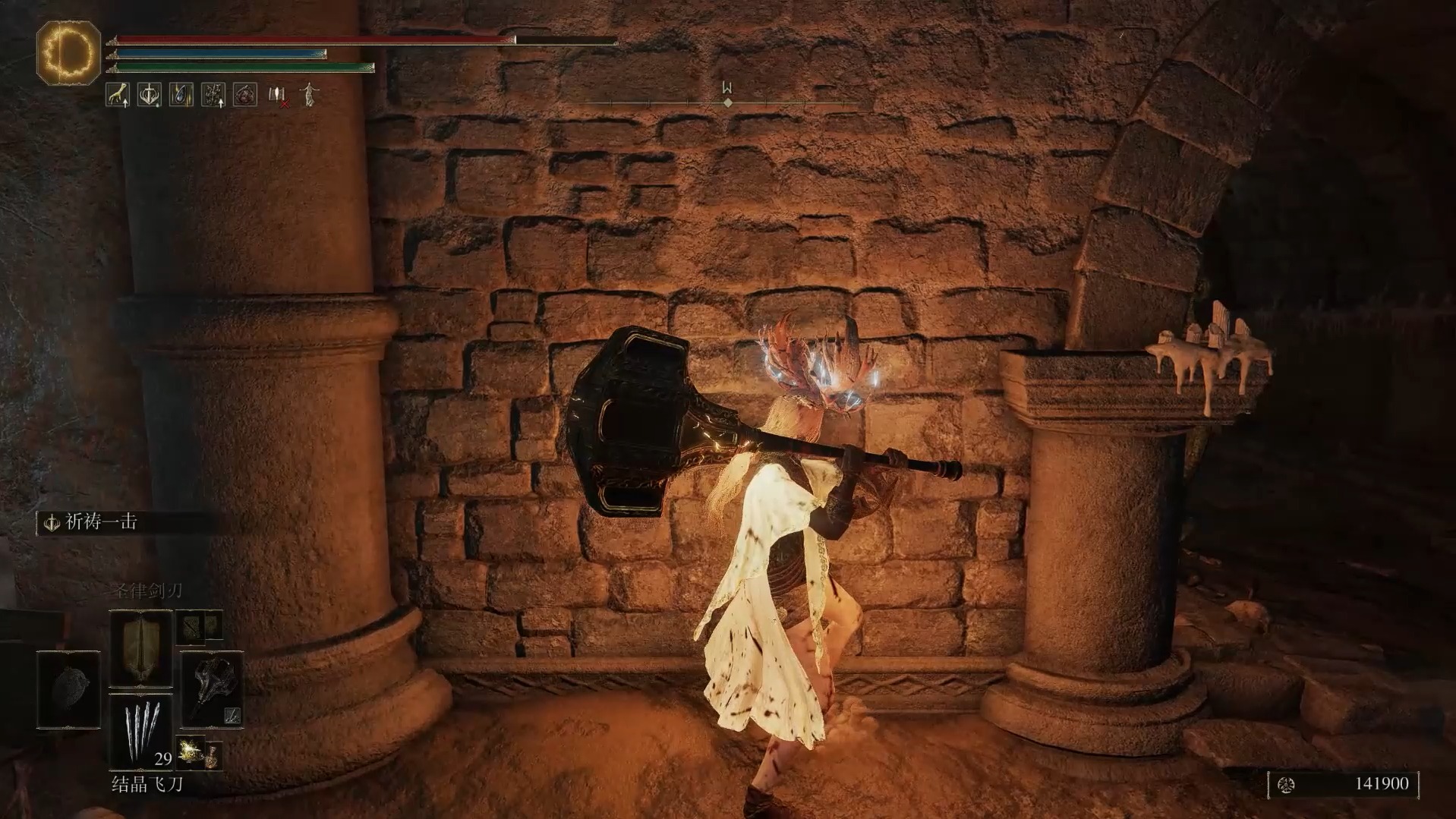The height and width of the screenshot is (819, 1456).
Task: Click the thorny branch buff icon
Action: (x=213, y=95)
